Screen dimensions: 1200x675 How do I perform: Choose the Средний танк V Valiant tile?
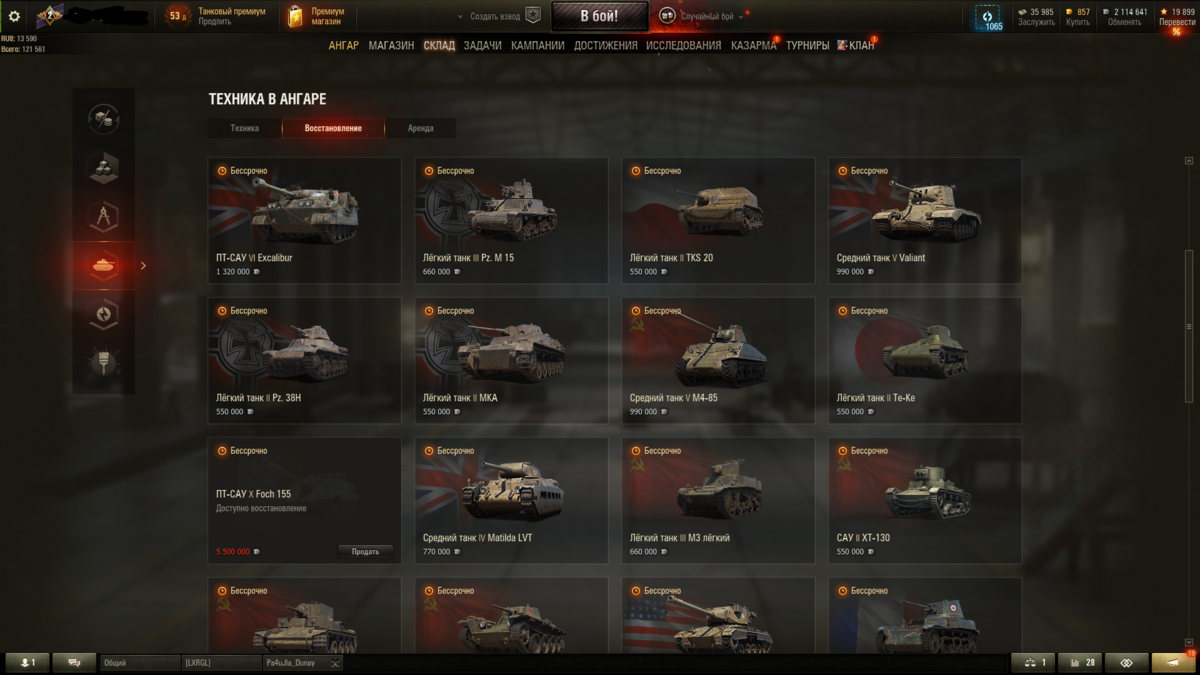pyautogui.click(x=925, y=220)
